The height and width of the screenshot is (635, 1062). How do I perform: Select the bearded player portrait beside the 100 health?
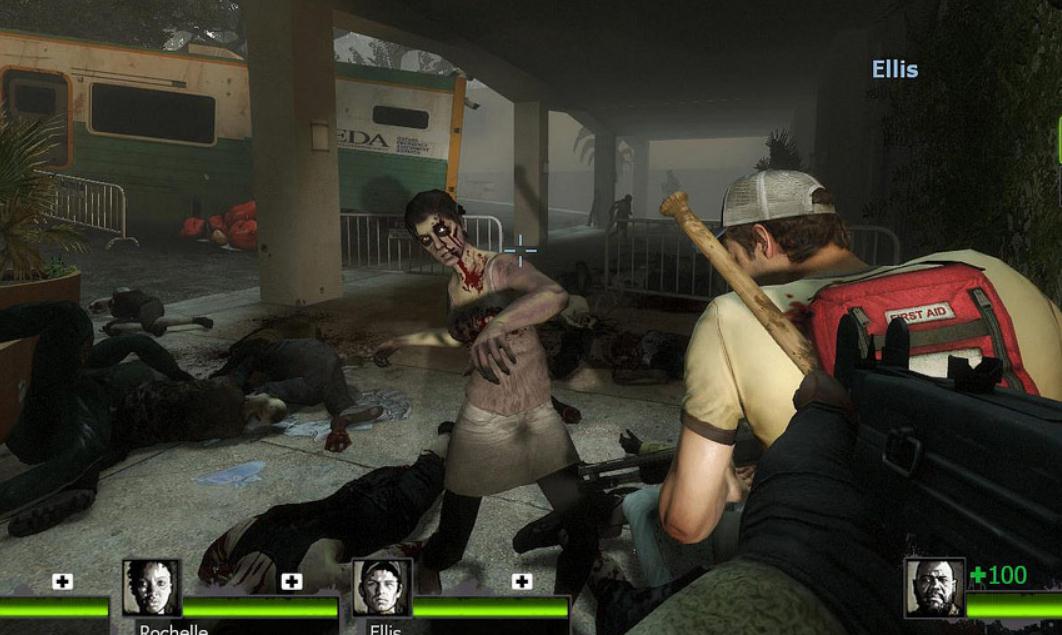(934, 588)
